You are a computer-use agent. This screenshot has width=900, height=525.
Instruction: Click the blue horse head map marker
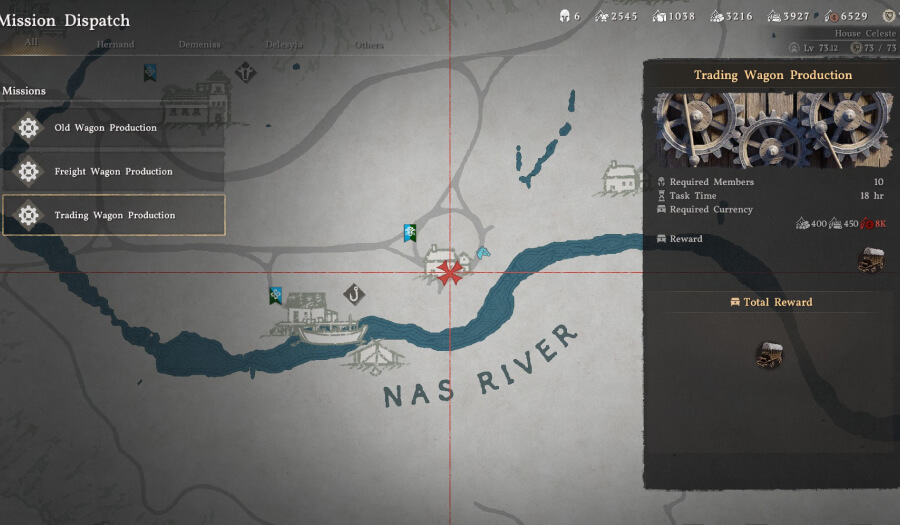coord(483,252)
